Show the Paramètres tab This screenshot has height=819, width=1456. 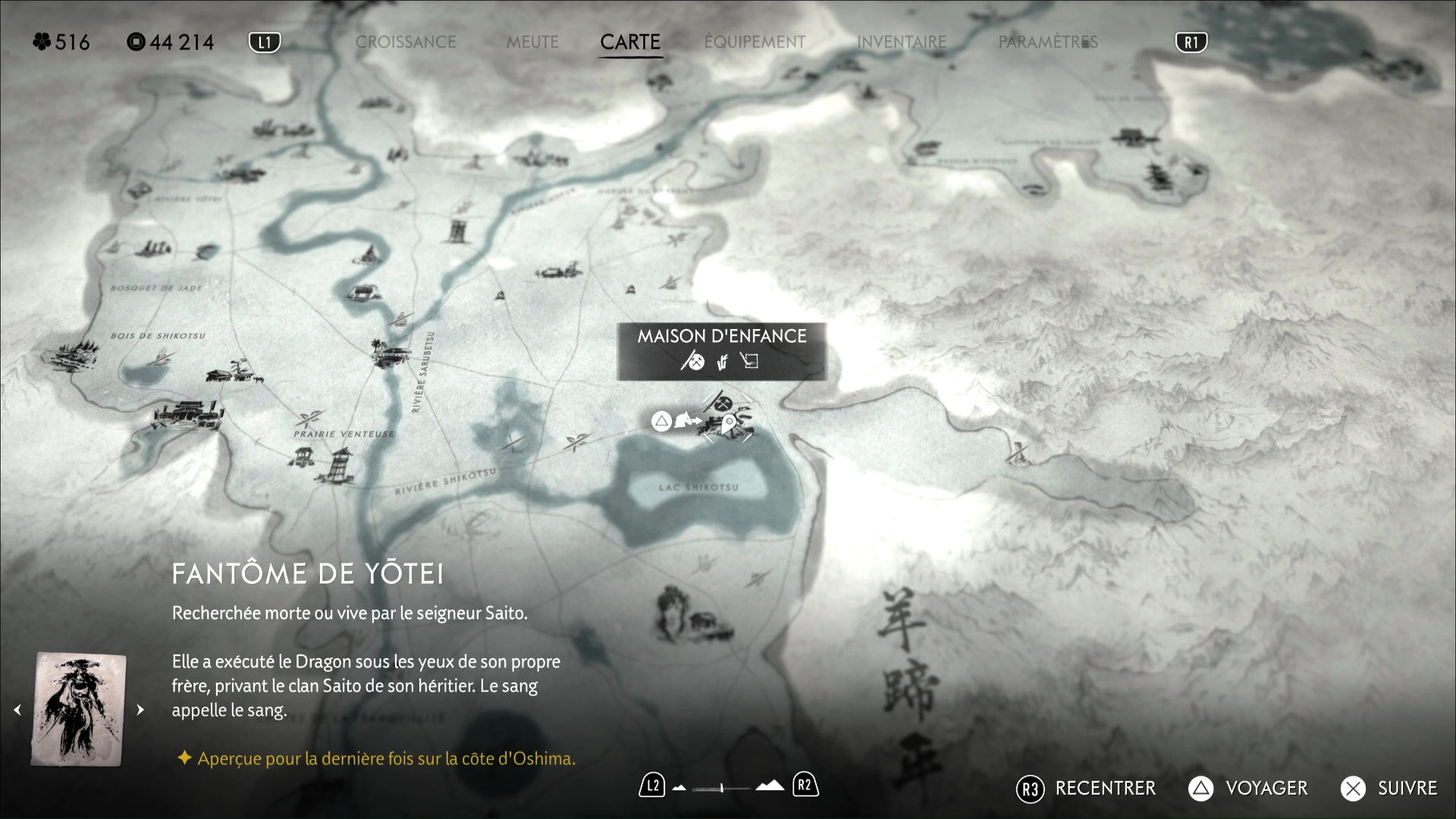1048,42
